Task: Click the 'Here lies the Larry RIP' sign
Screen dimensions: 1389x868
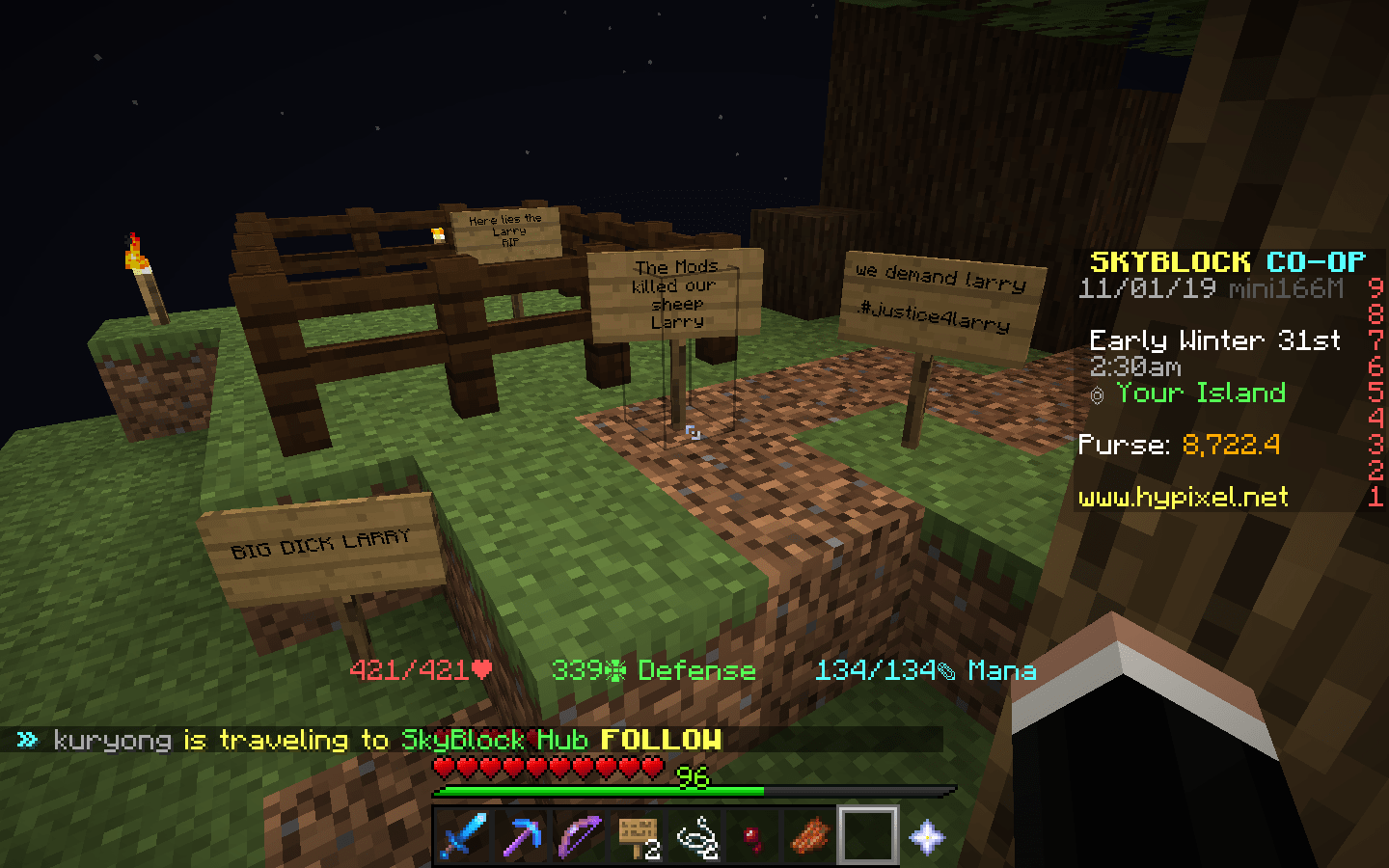Action: [x=507, y=230]
